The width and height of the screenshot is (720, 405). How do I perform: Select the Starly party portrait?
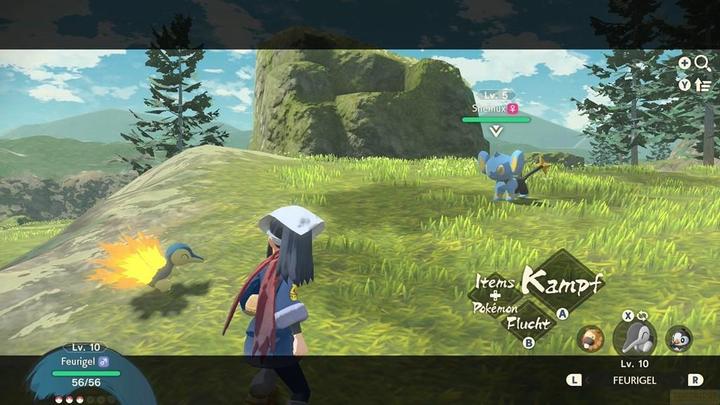[679, 338]
